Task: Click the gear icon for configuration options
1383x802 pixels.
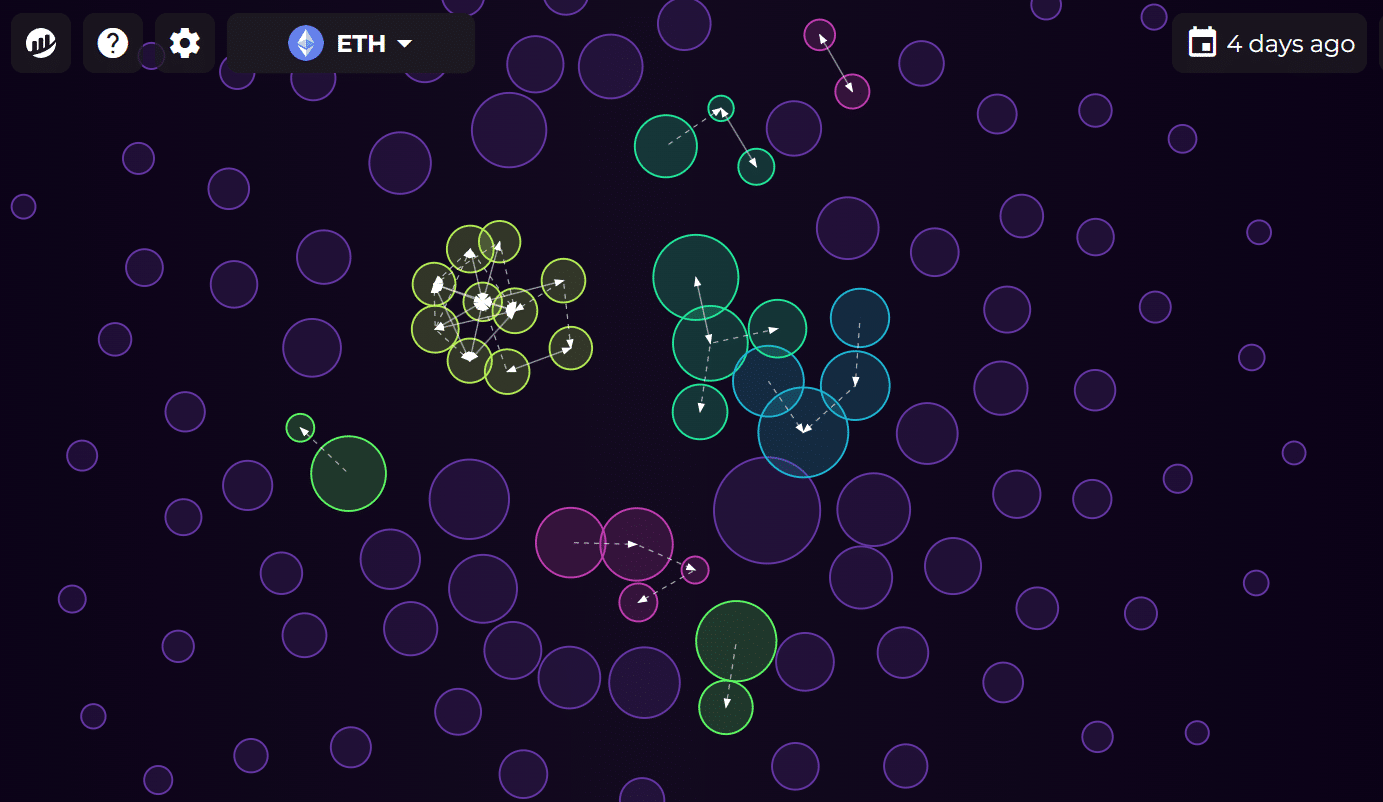Action: pyautogui.click(x=184, y=43)
